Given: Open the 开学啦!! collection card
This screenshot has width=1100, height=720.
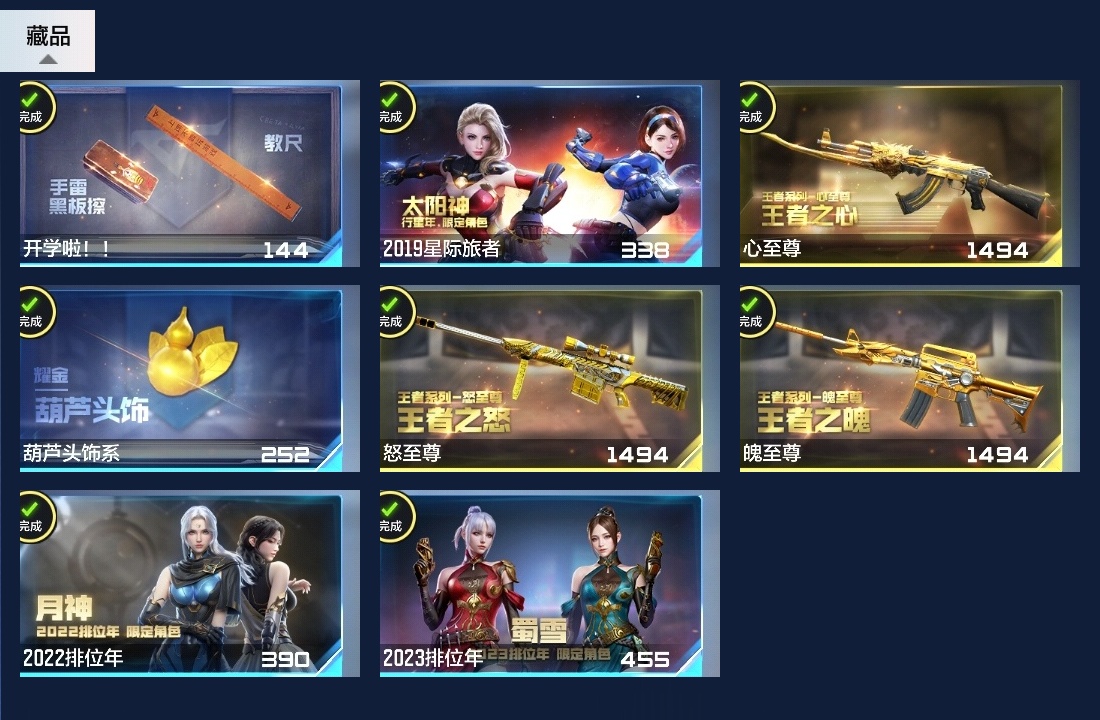Looking at the screenshot, I should coord(181,174).
